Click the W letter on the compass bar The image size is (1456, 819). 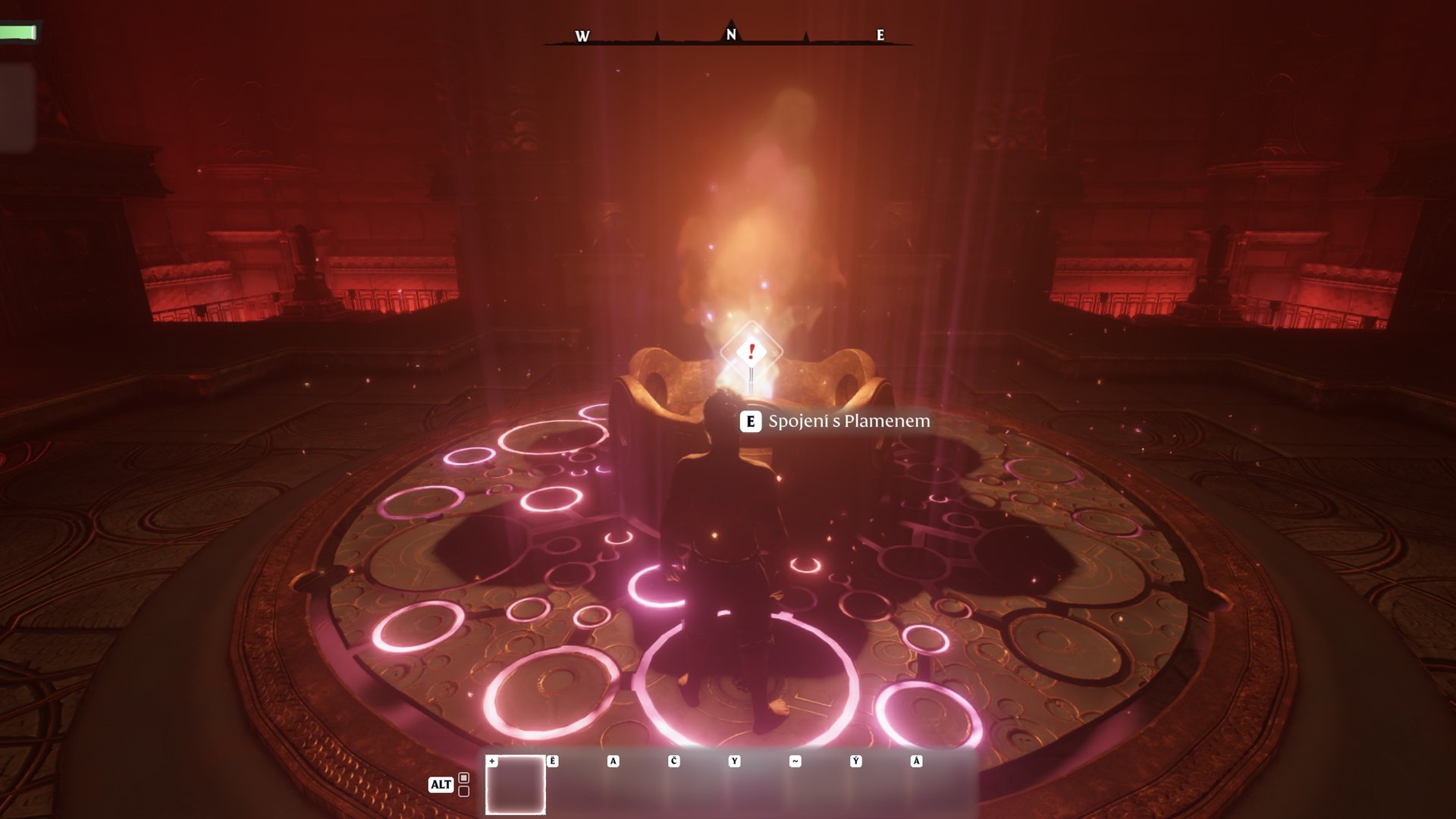581,35
